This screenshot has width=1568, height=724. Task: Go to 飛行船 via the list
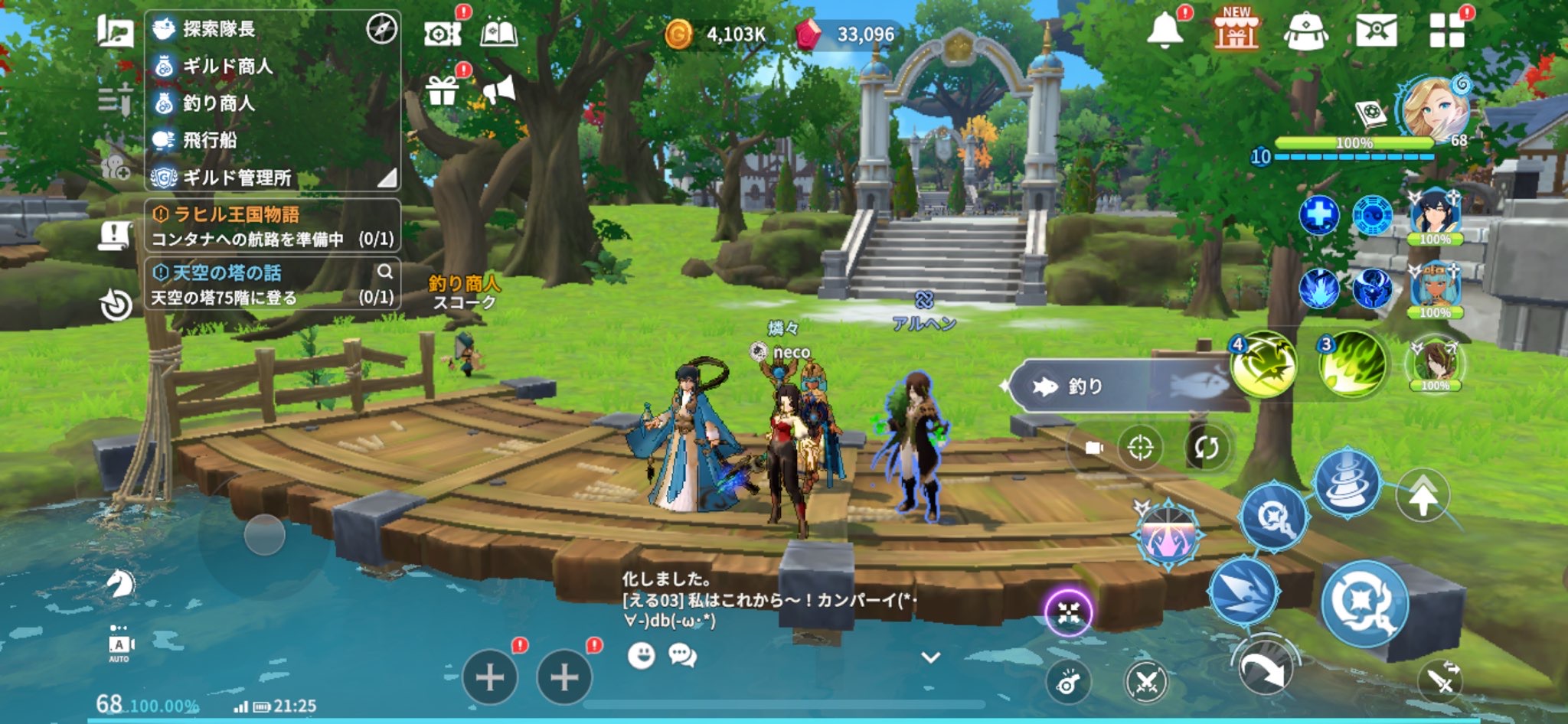click(210, 140)
